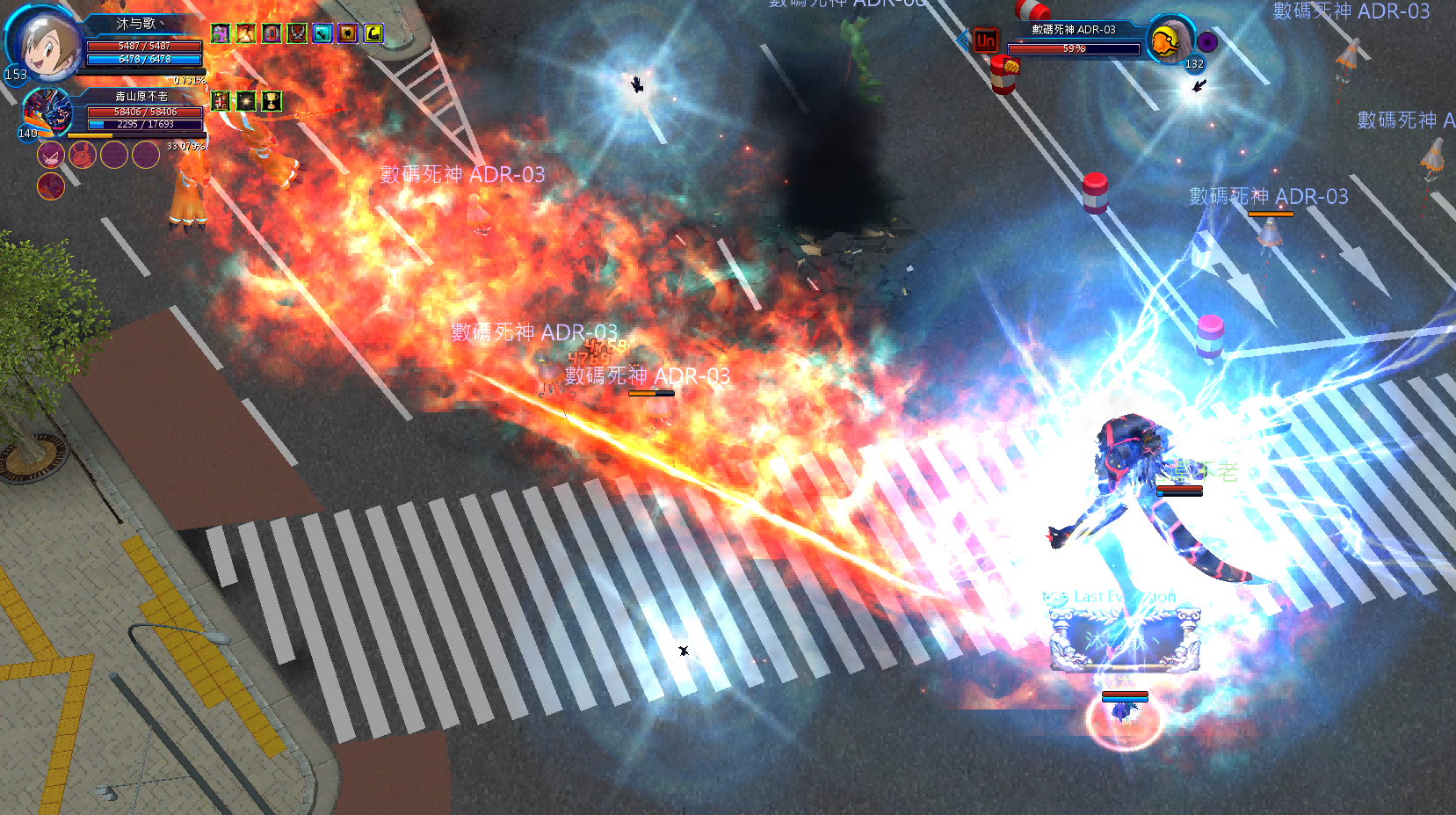Click the blue arrow beside target frame
Screen dimensions: 1456x815
coord(964,40)
